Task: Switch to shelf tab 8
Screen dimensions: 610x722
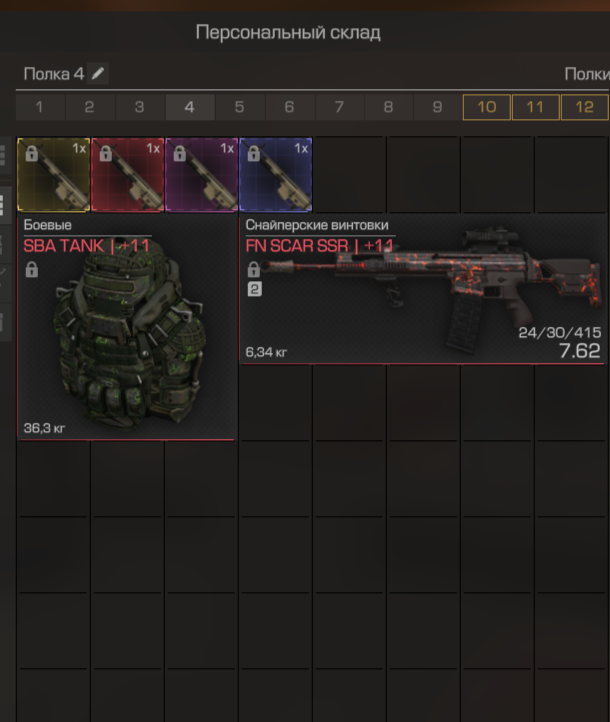Action: pos(388,107)
